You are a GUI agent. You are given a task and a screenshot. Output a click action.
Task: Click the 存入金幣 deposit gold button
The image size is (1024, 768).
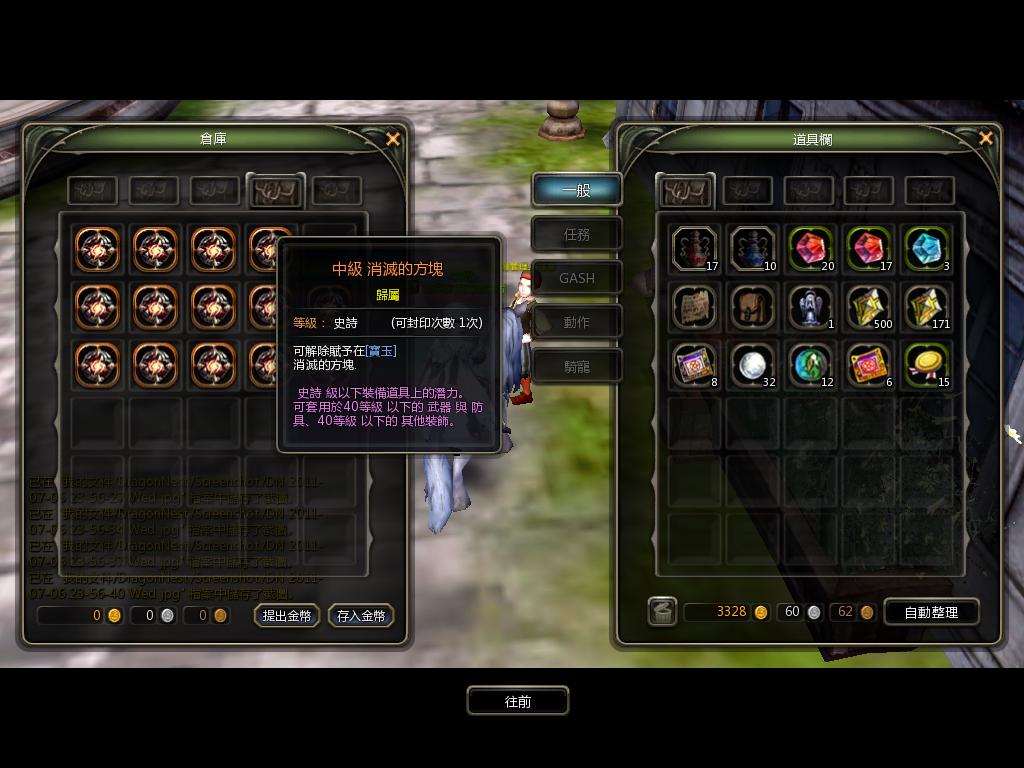pyautogui.click(x=361, y=616)
